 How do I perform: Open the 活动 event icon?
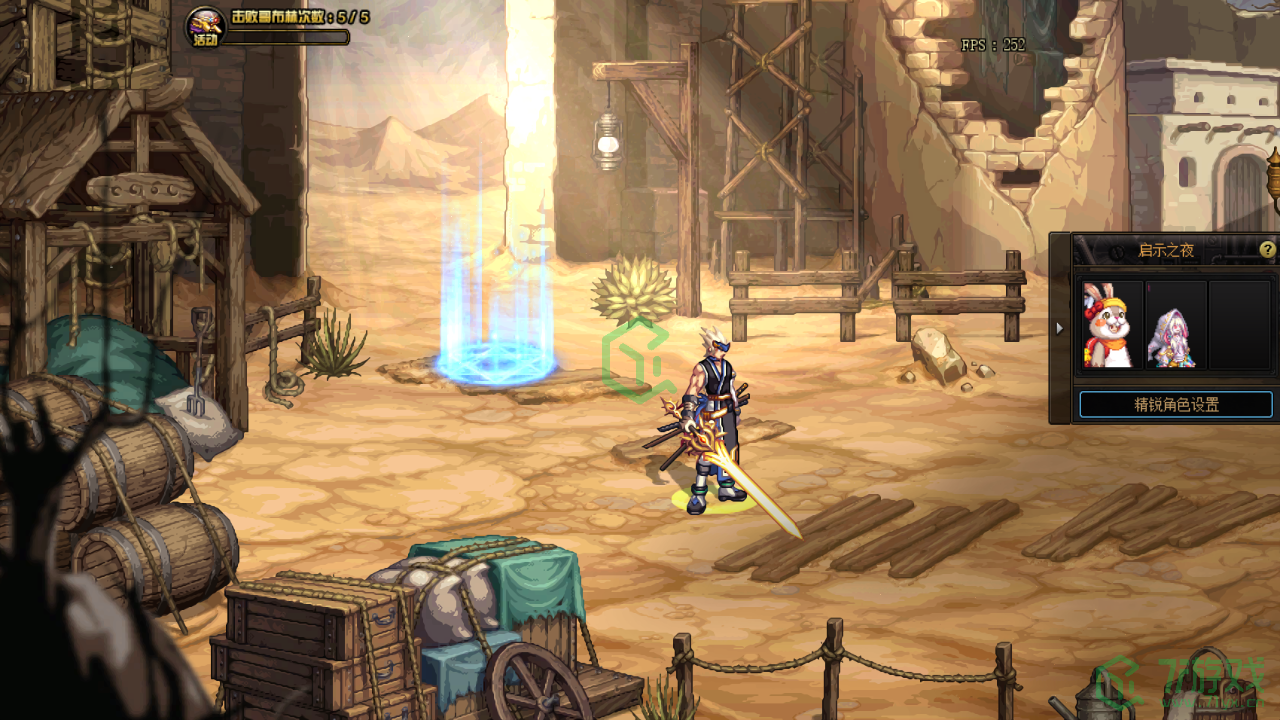click(x=205, y=27)
